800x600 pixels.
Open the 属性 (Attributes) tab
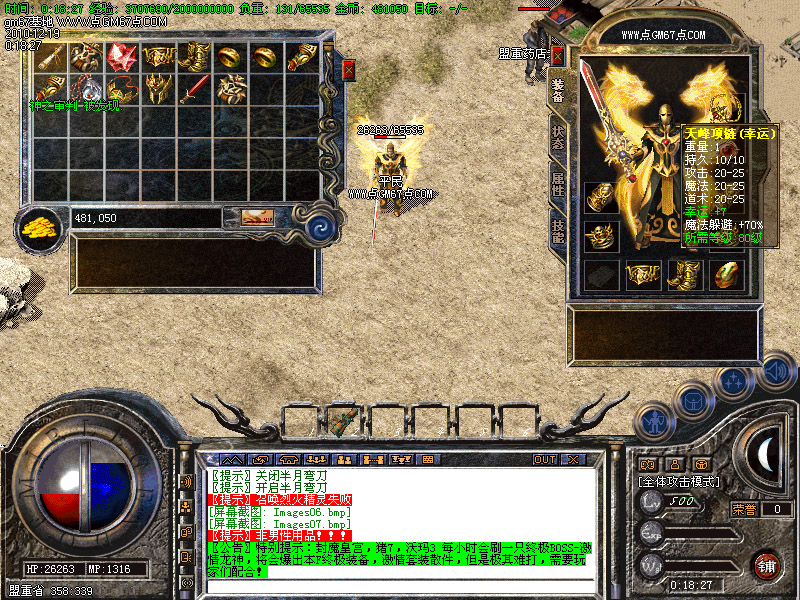point(558,184)
